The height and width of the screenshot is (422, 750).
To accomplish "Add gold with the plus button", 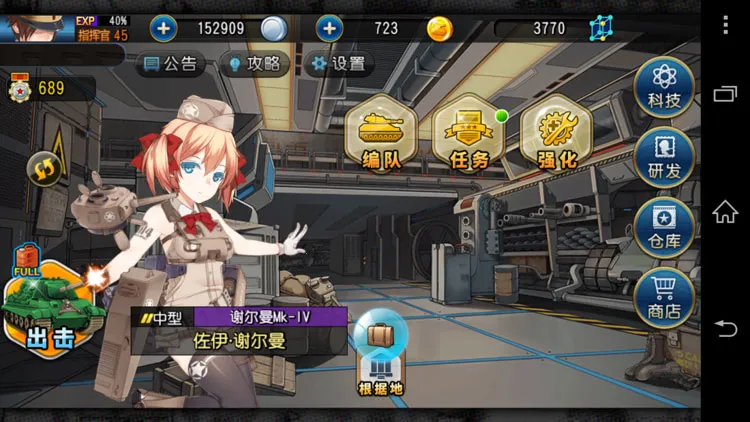I will [x=329, y=28].
